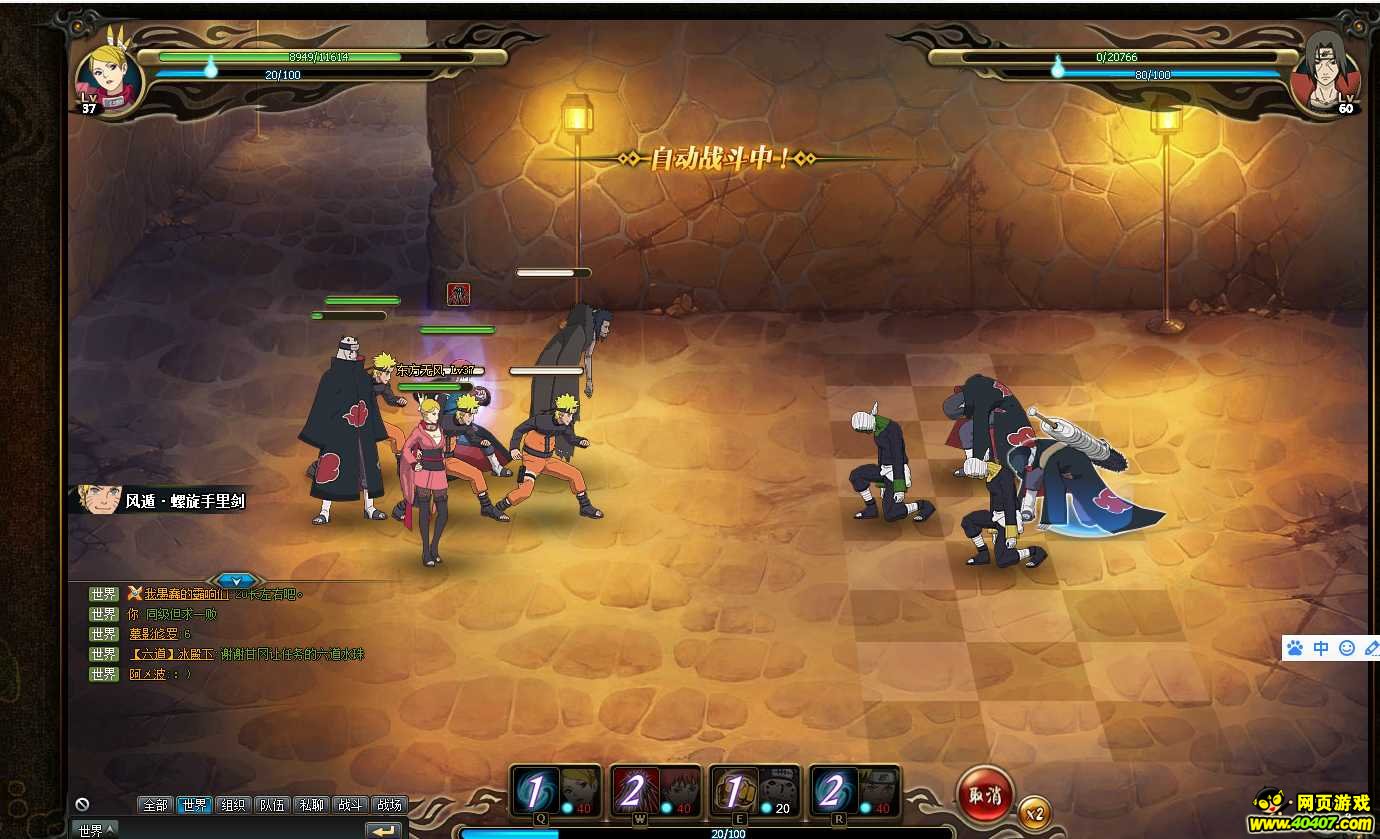Open the input method emoji smiley button

point(1347,648)
